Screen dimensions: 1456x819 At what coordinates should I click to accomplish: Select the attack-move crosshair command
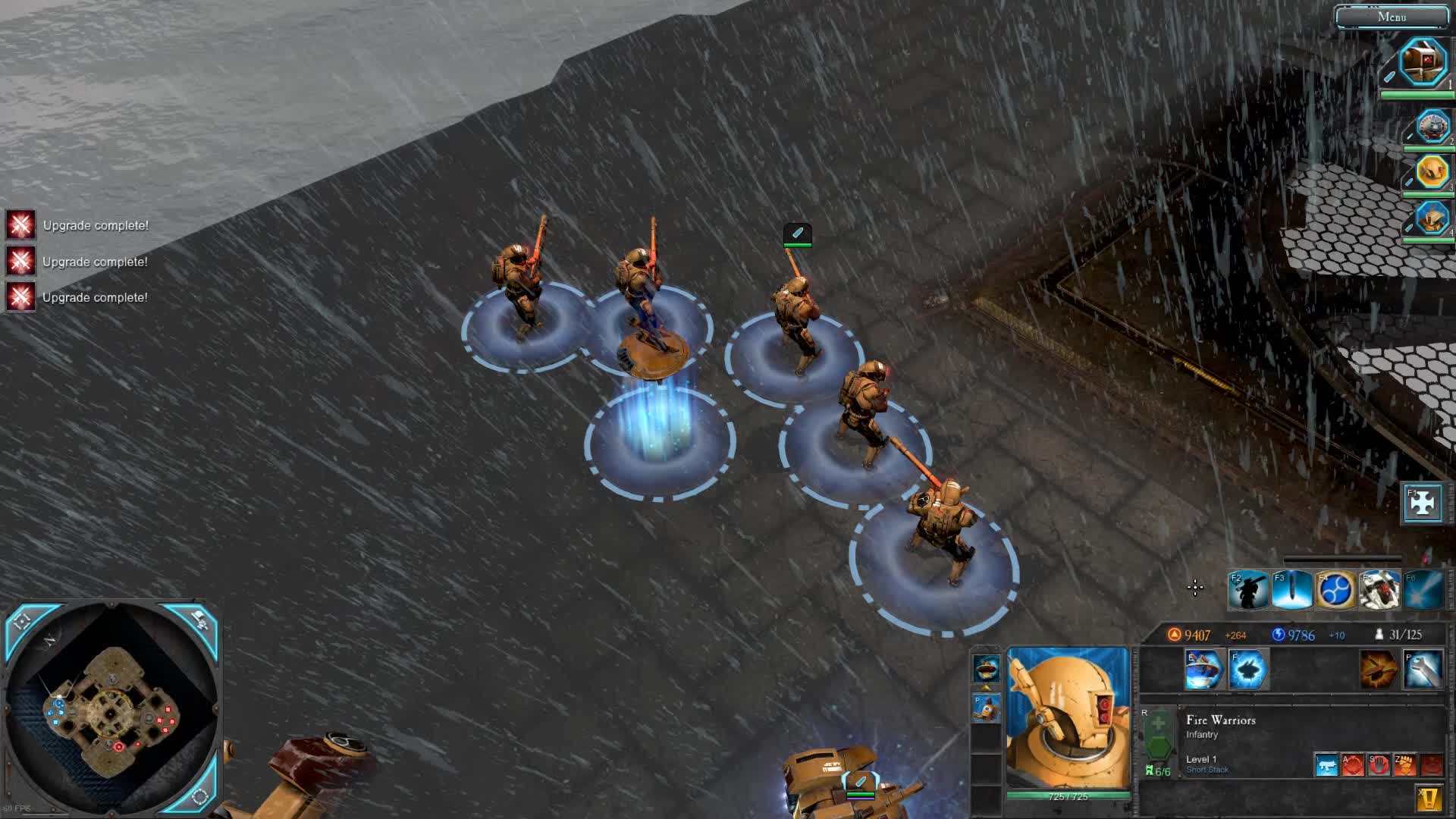(1353, 764)
